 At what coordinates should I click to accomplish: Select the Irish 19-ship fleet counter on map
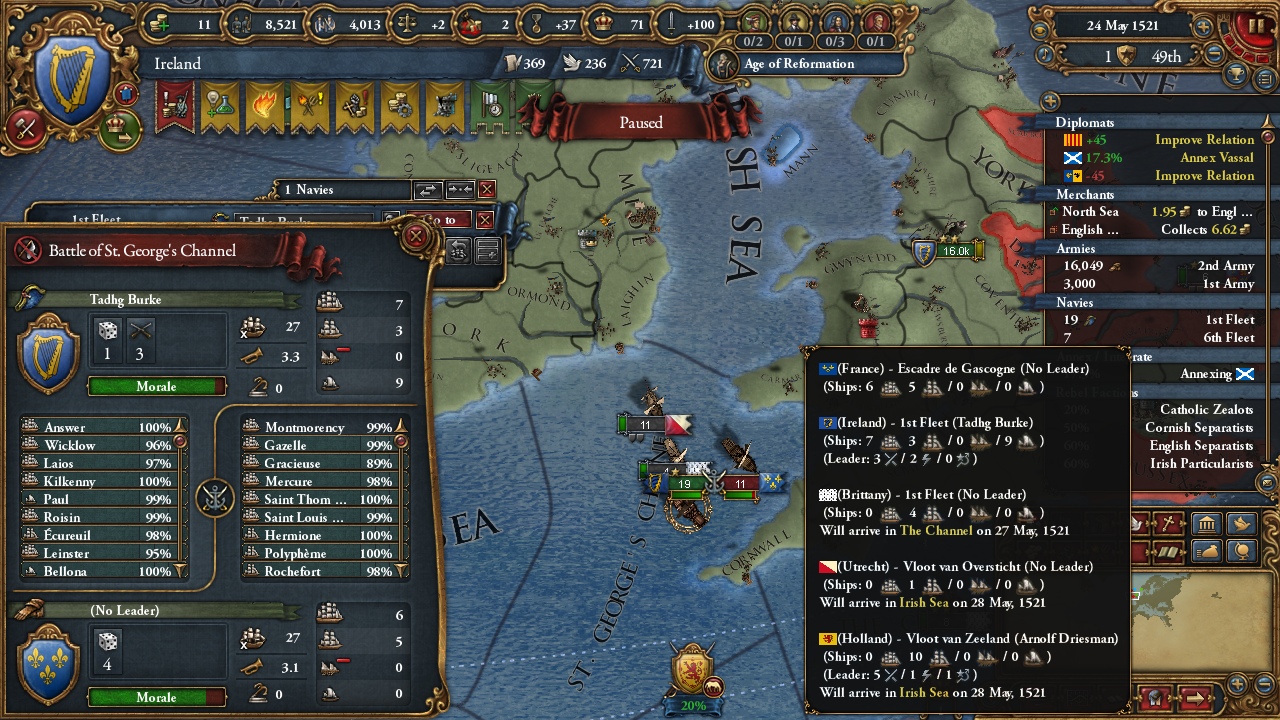point(684,484)
